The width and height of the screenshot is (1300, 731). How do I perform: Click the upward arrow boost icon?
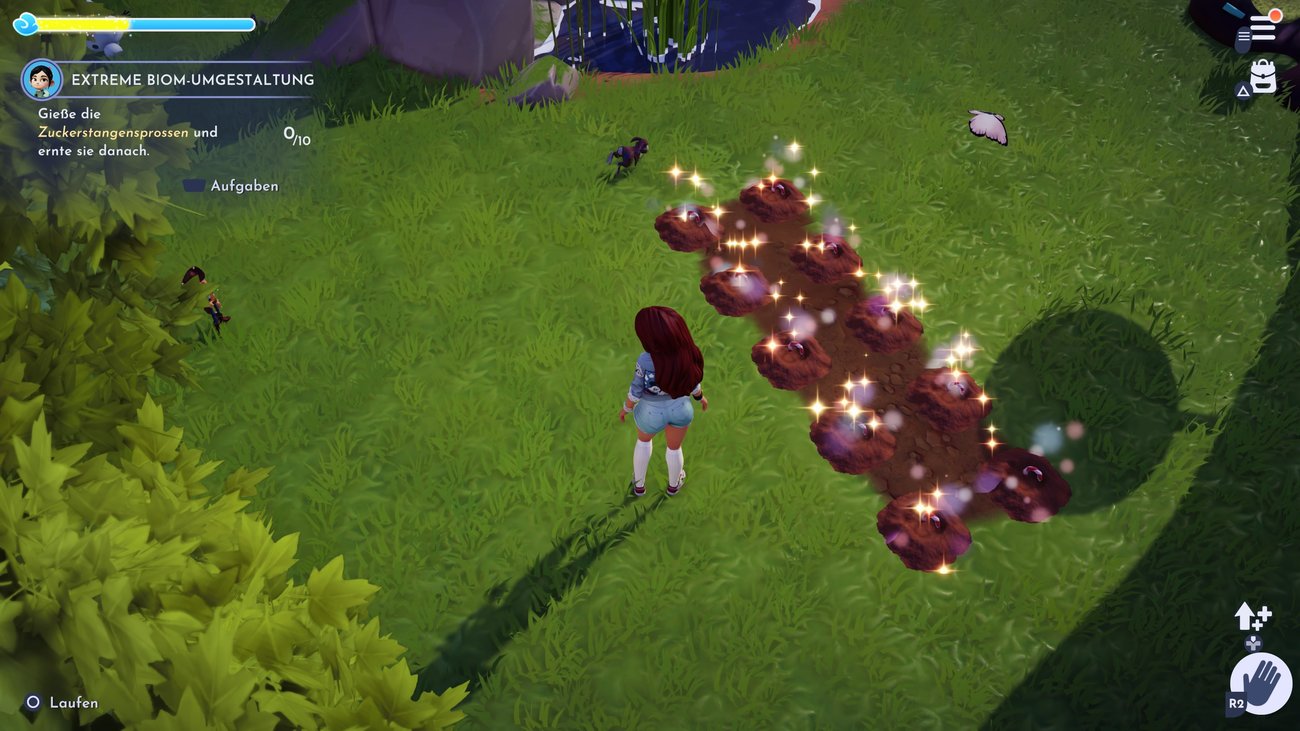click(x=1251, y=616)
